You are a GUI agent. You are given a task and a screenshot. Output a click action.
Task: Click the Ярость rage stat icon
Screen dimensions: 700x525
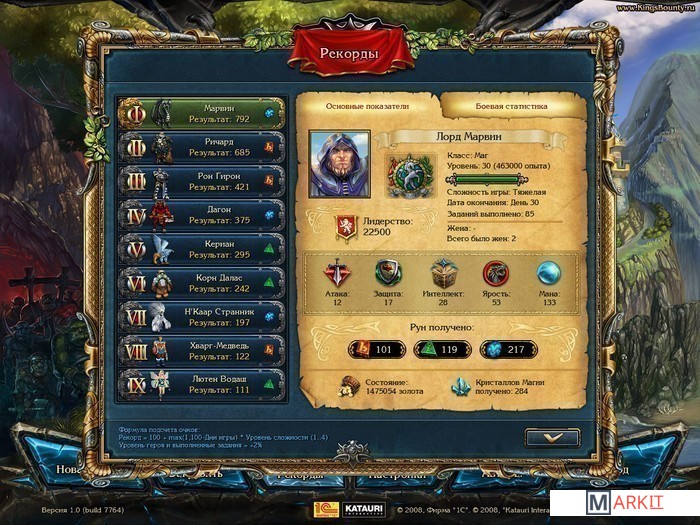tap(496, 273)
